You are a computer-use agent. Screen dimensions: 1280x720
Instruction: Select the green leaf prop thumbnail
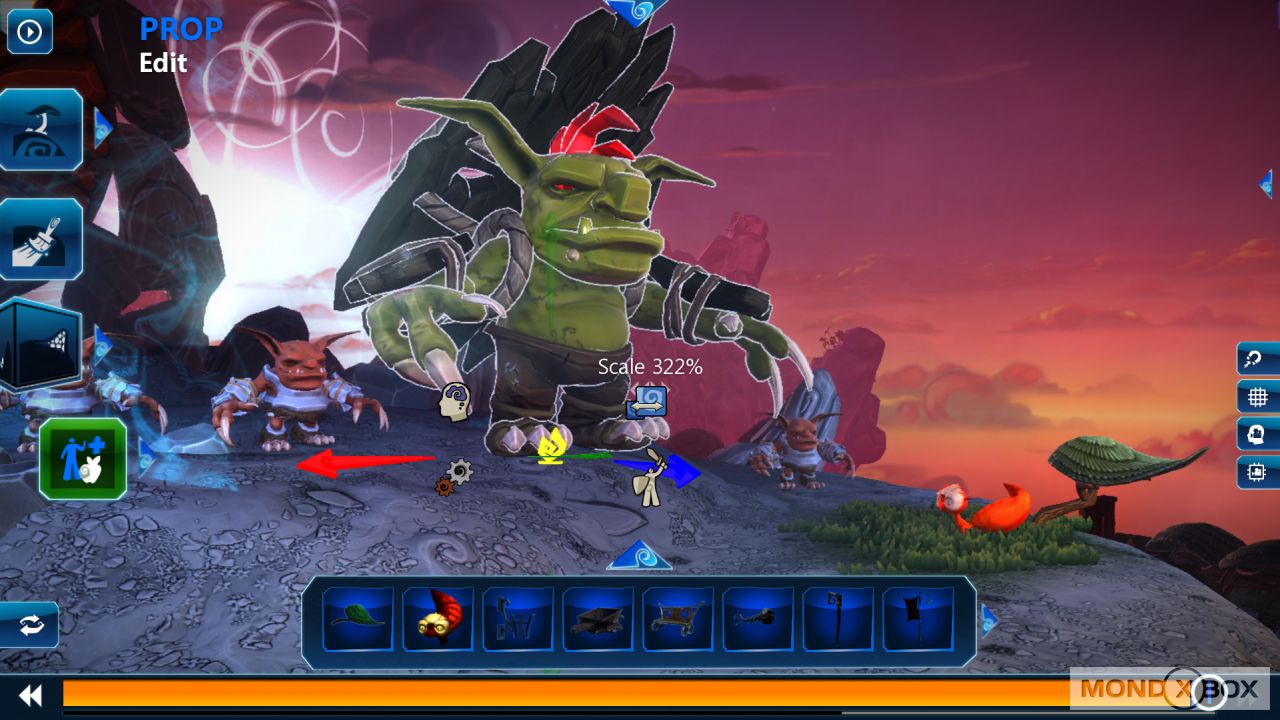click(x=357, y=619)
